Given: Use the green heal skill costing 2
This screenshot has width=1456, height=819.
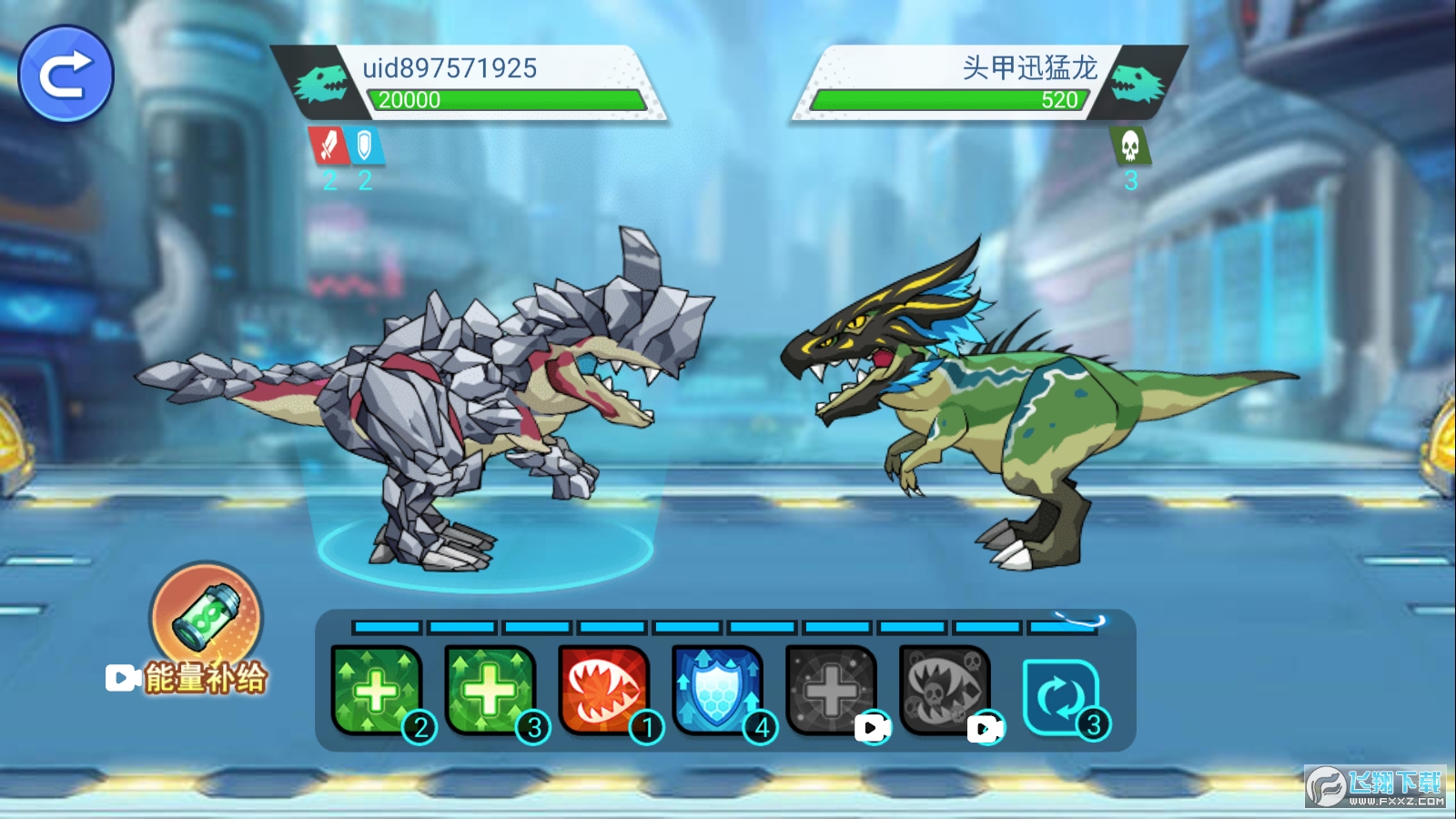Looking at the screenshot, I should click(376, 690).
